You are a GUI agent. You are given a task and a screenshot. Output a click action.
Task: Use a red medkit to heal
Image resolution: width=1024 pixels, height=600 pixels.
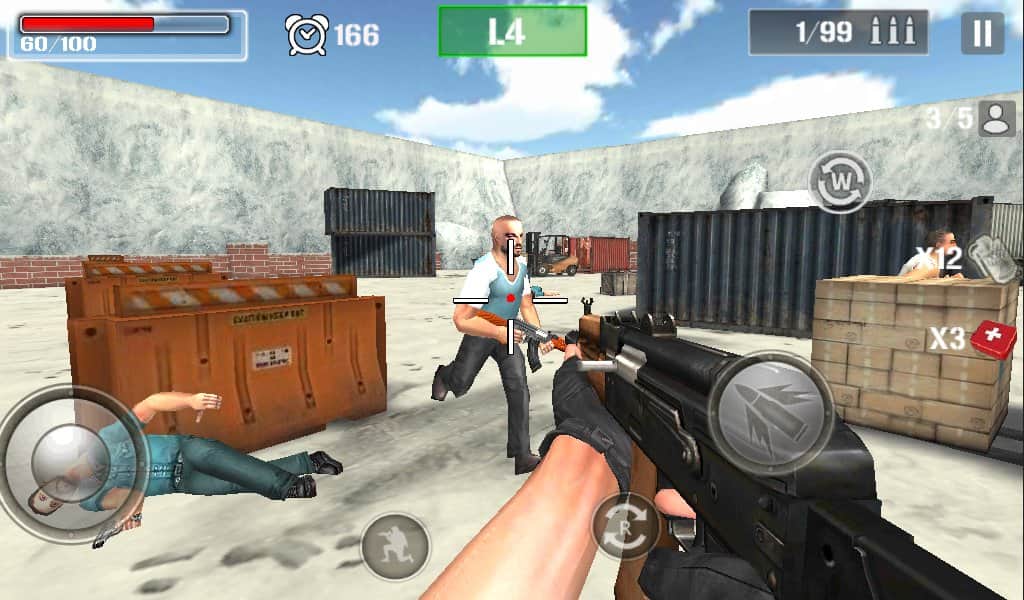tap(992, 339)
